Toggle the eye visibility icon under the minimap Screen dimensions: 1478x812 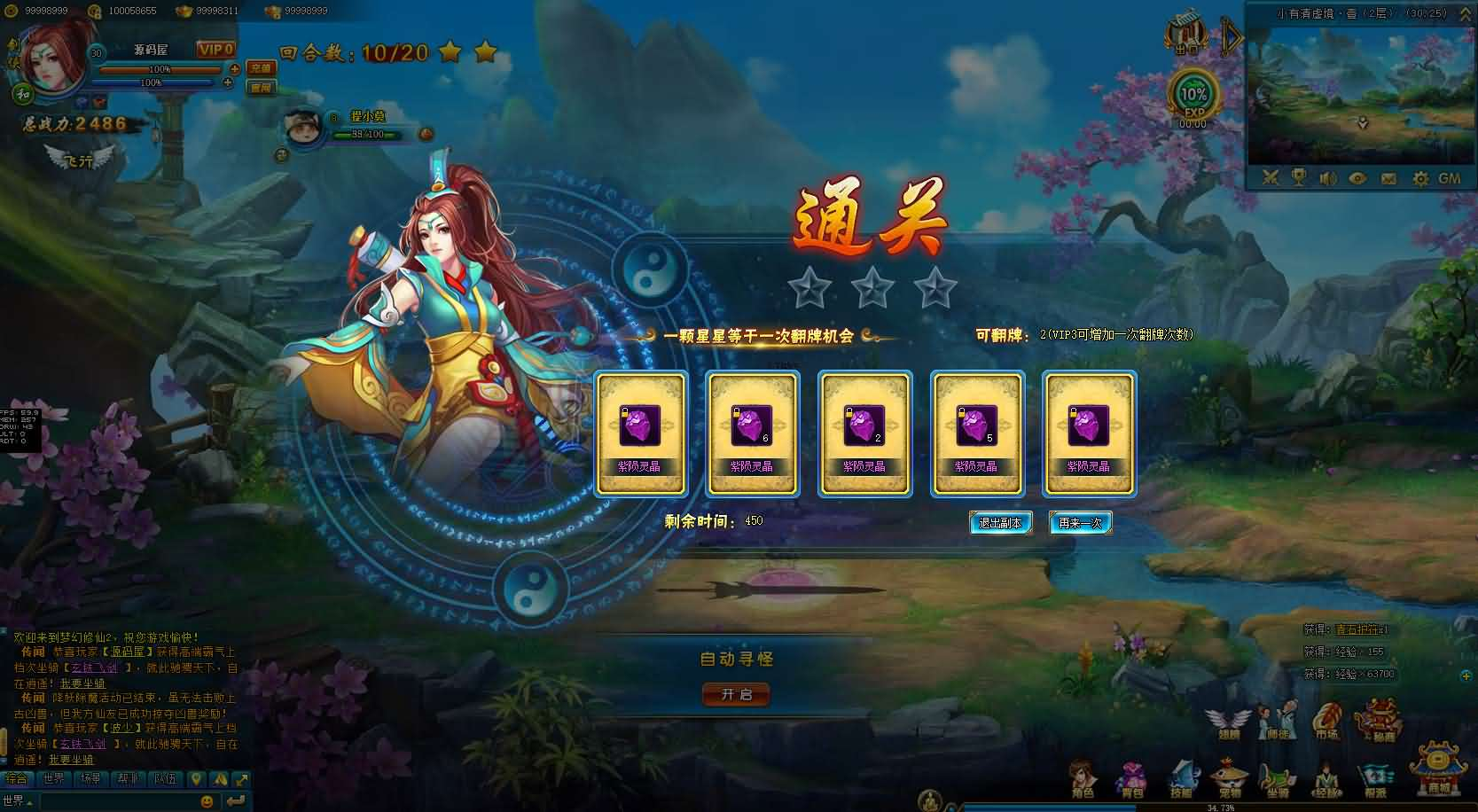pos(1356,177)
